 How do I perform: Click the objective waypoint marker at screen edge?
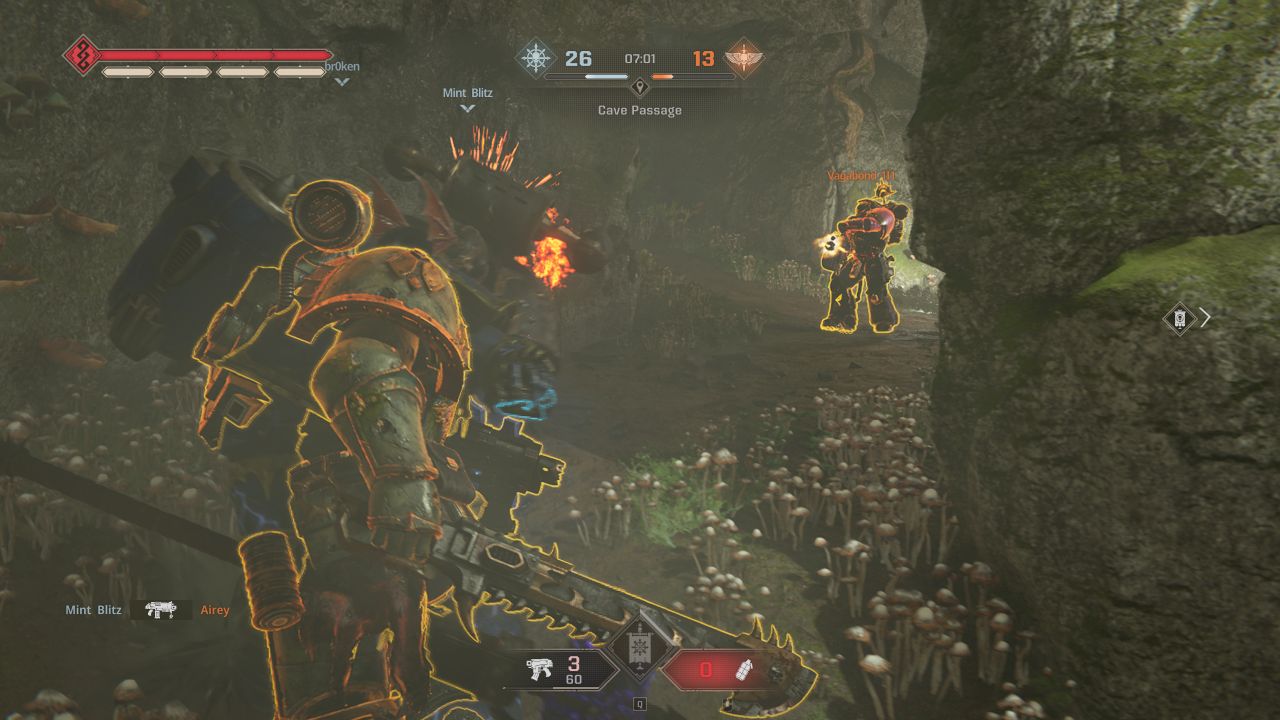1180,318
